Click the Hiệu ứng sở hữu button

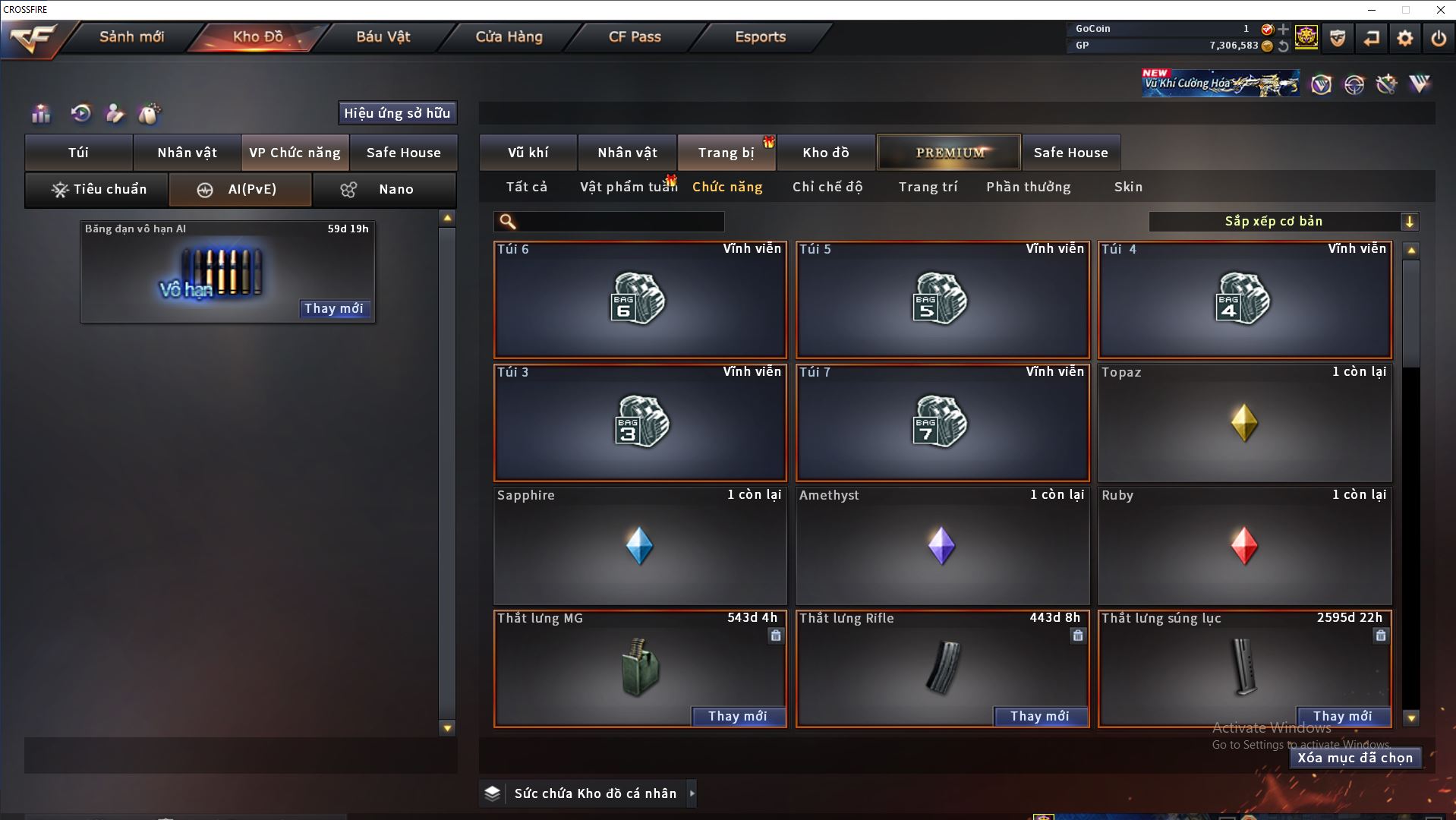(x=397, y=113)
